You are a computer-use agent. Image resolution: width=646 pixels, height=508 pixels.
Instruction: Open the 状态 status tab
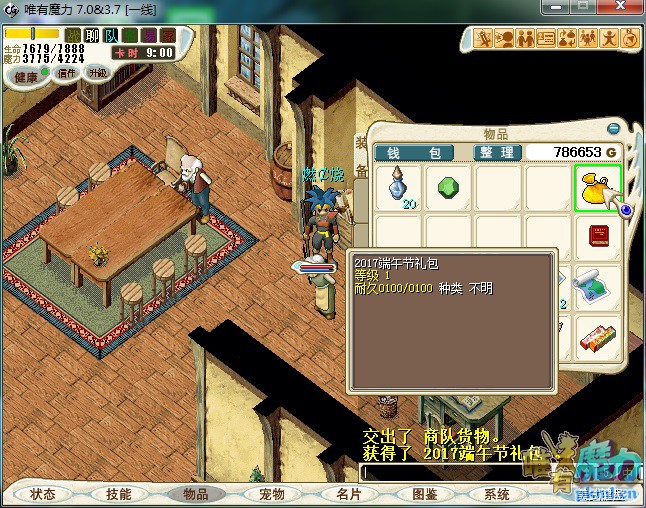43,494
